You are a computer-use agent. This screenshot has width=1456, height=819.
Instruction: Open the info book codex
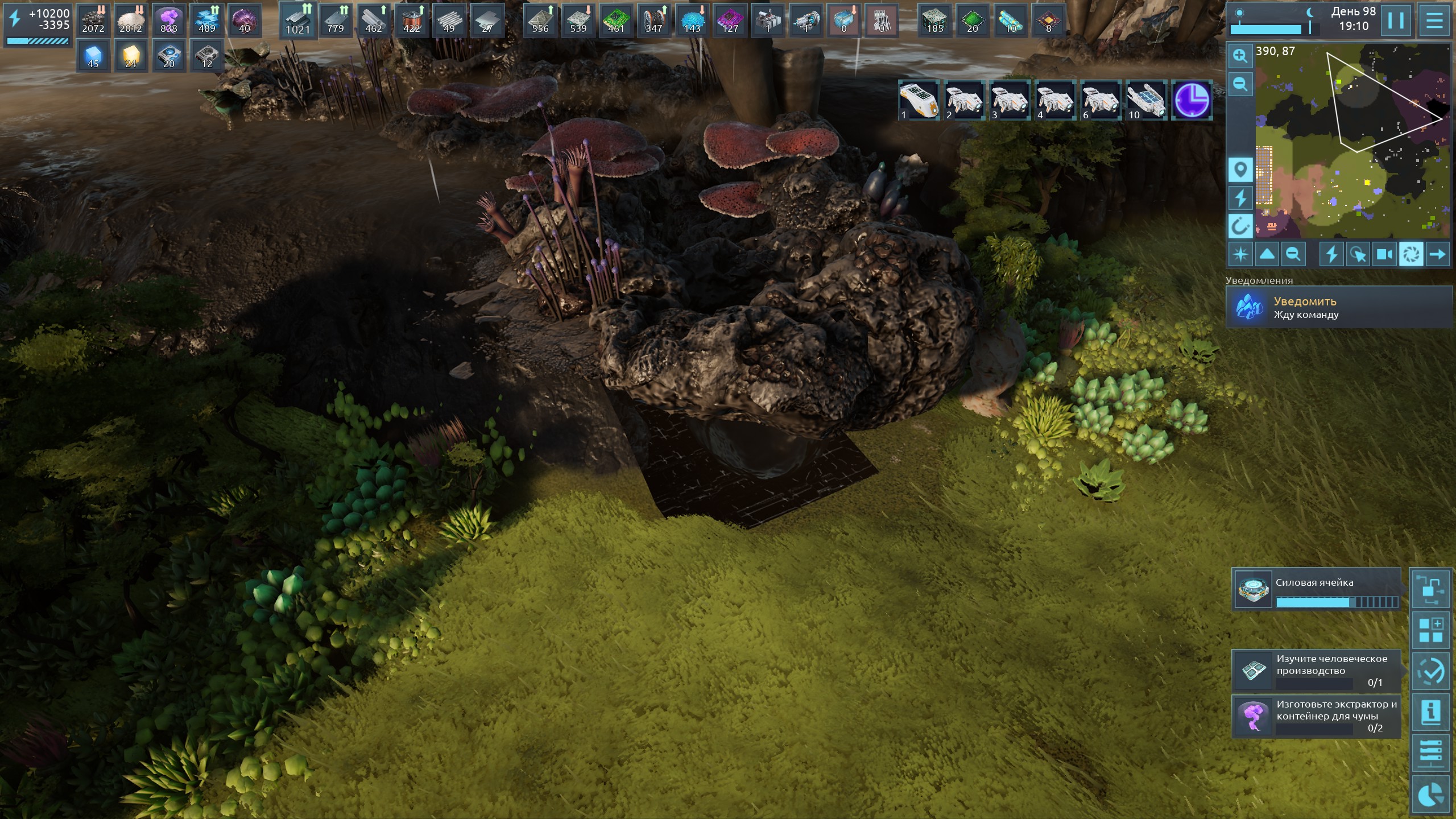[1430, 712]
